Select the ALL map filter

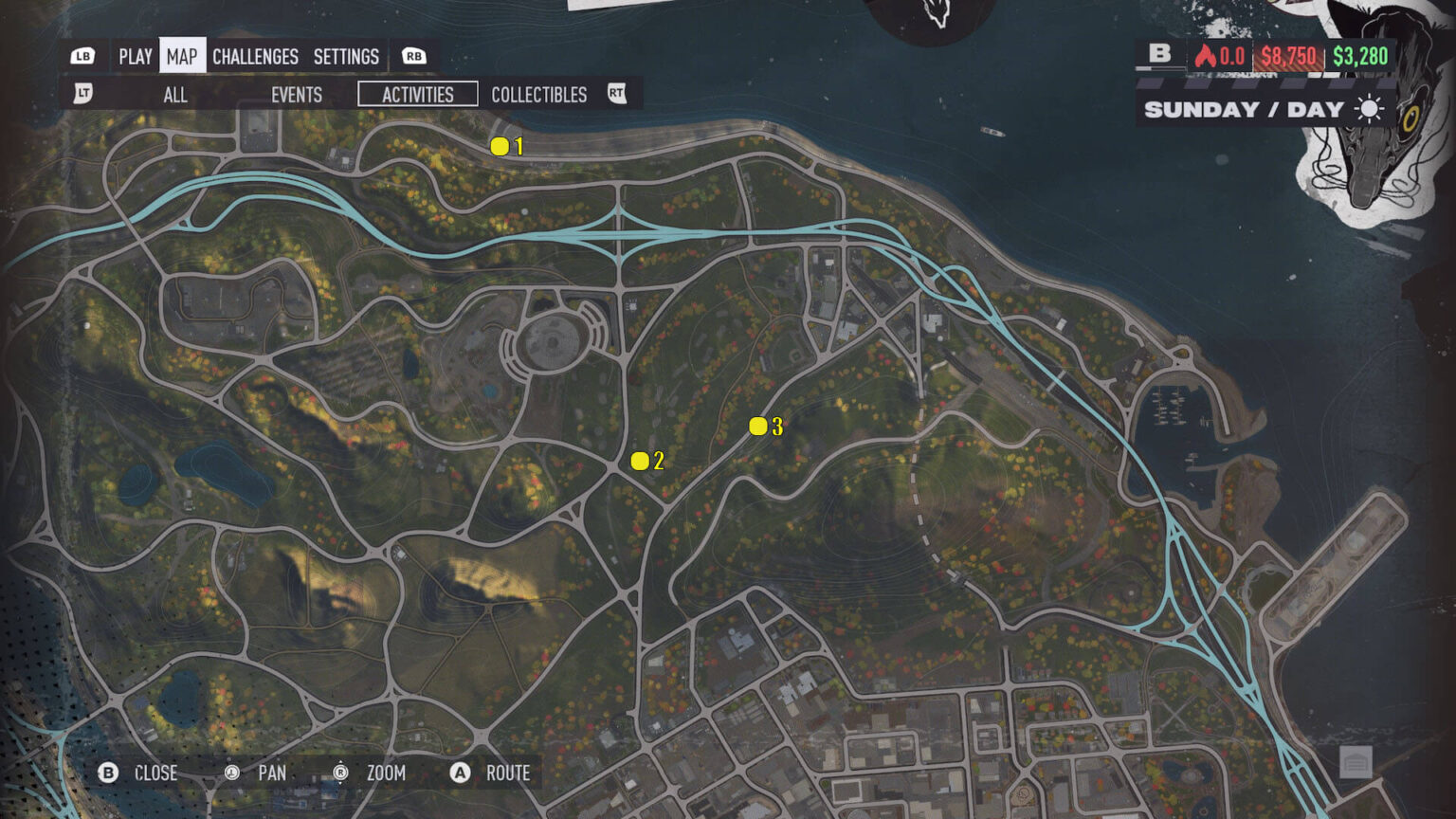click(175, 95)
